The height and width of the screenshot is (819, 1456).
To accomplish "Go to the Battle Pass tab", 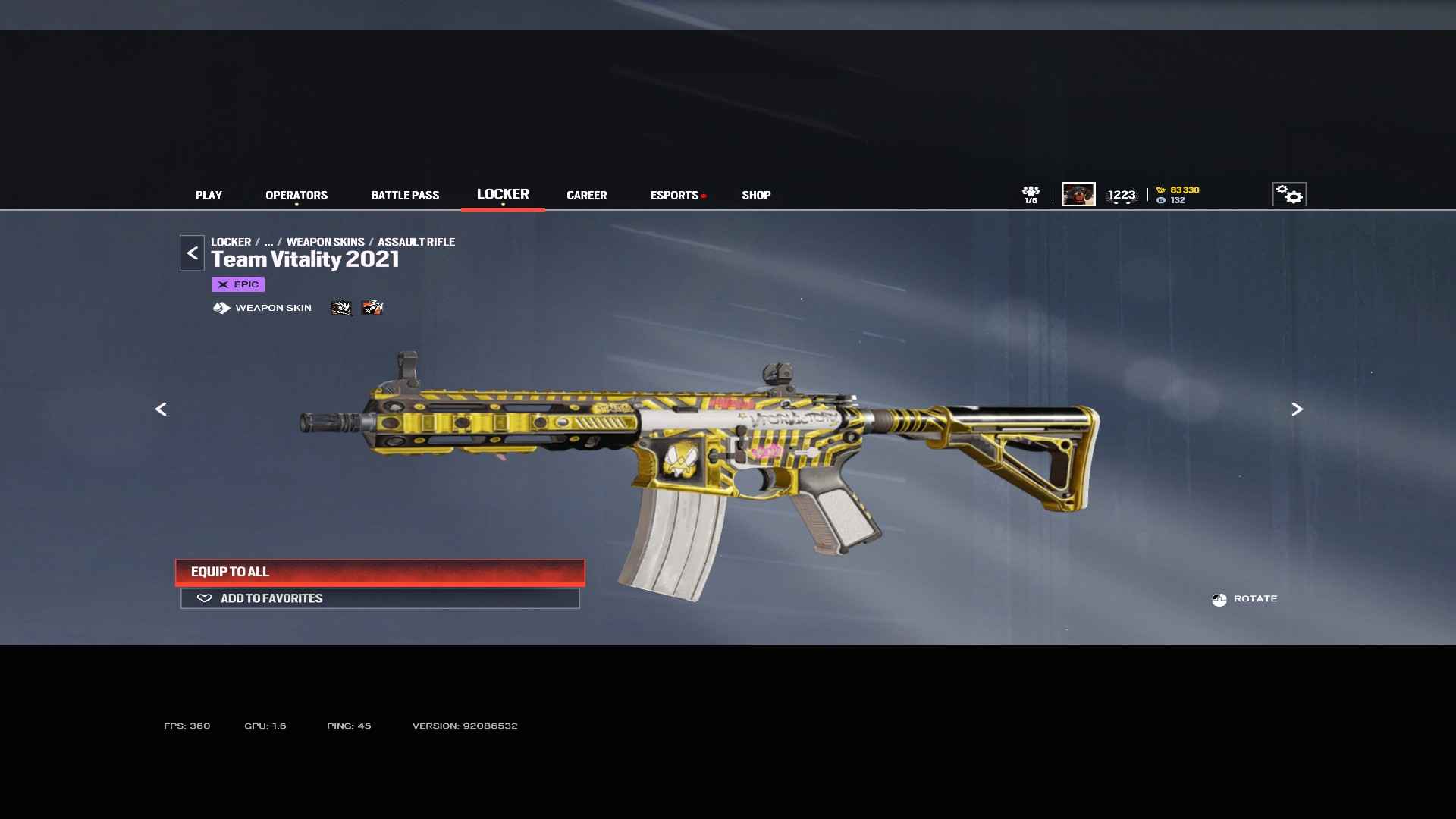I will click(405, 195).
